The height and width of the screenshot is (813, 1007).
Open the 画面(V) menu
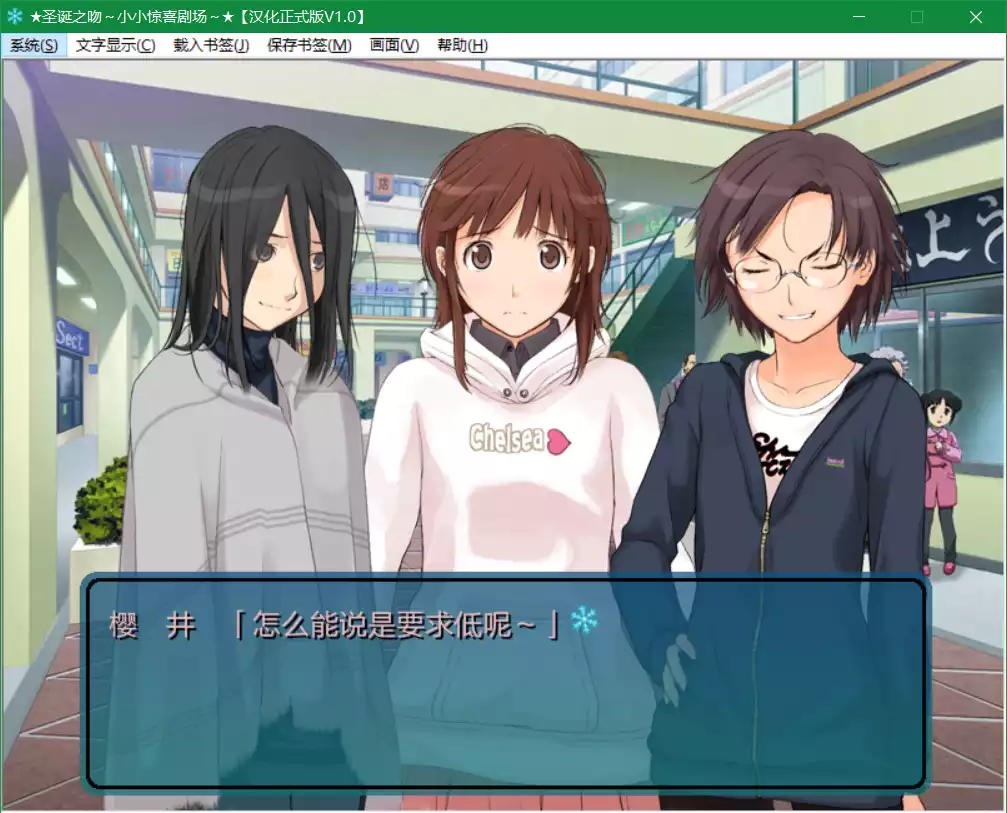point(394,45)
